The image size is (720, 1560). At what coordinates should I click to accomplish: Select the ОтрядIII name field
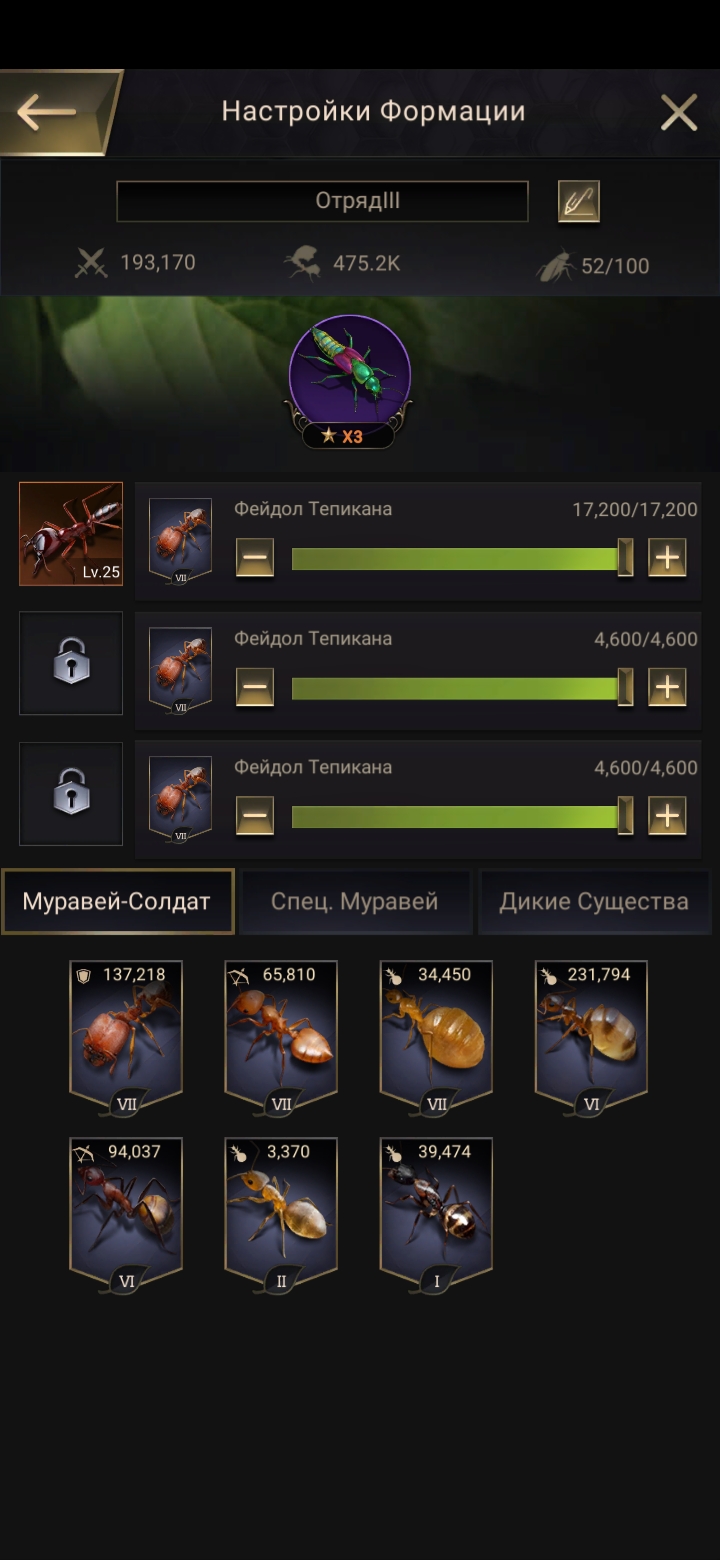[322, 201]
